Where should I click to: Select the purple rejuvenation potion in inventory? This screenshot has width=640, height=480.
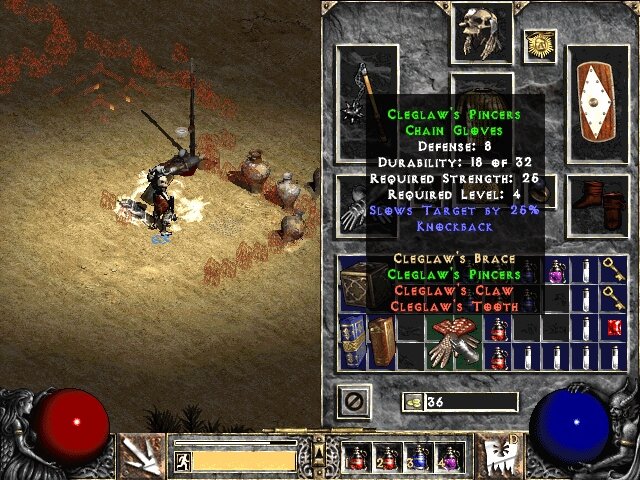(x=556, y=270)
